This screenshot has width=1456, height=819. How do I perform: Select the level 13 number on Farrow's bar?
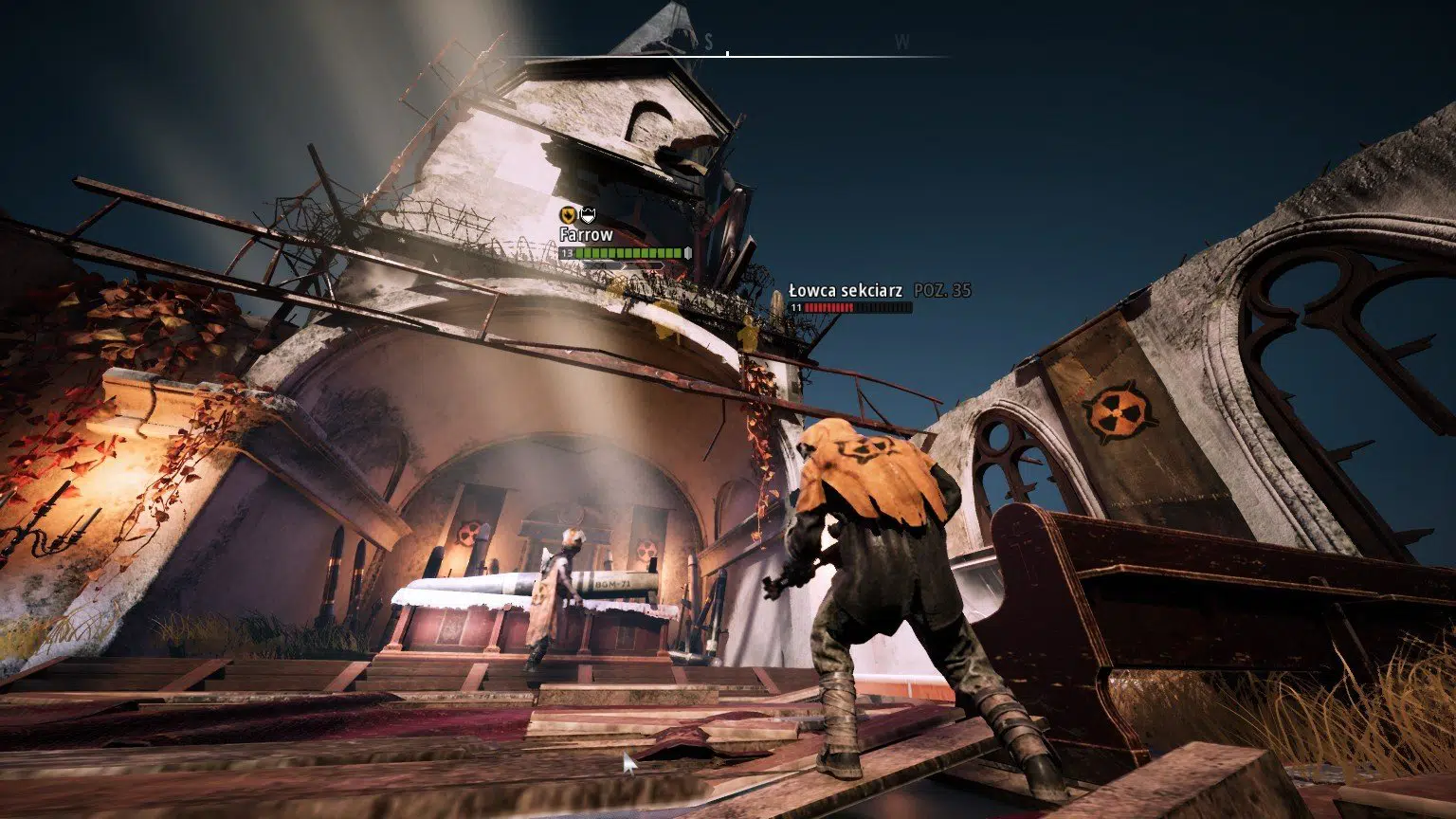pyautogui.click(x=567, y=252)
